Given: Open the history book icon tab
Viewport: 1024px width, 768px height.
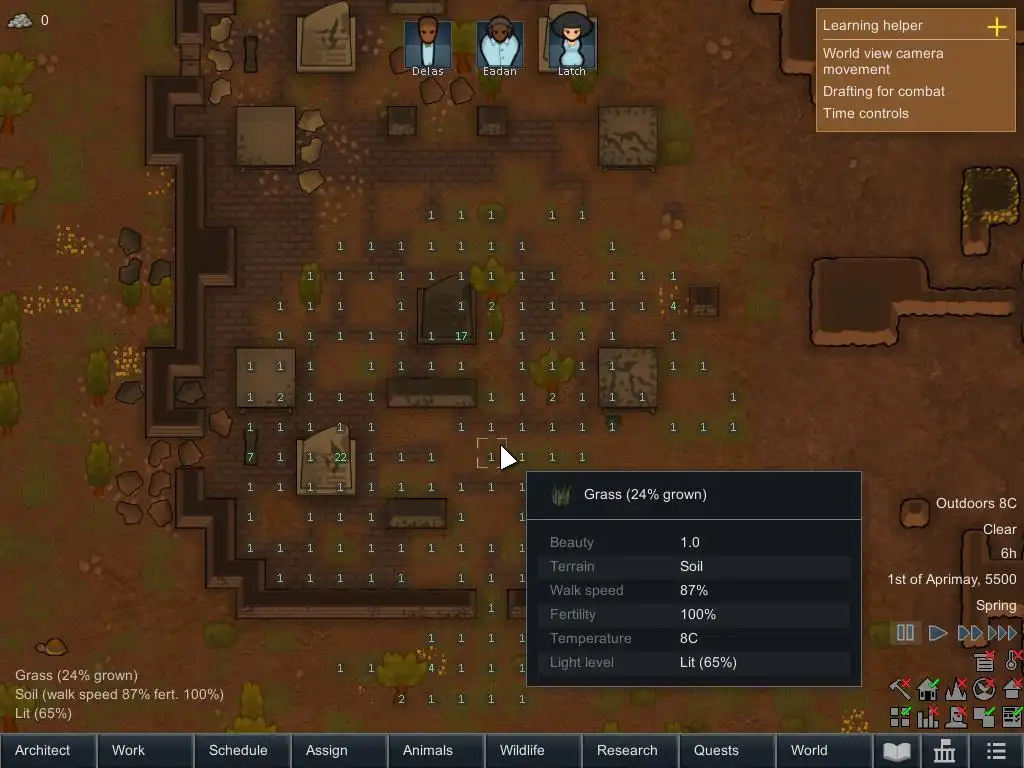Looking at the screenshot, I should click(896, 751).
